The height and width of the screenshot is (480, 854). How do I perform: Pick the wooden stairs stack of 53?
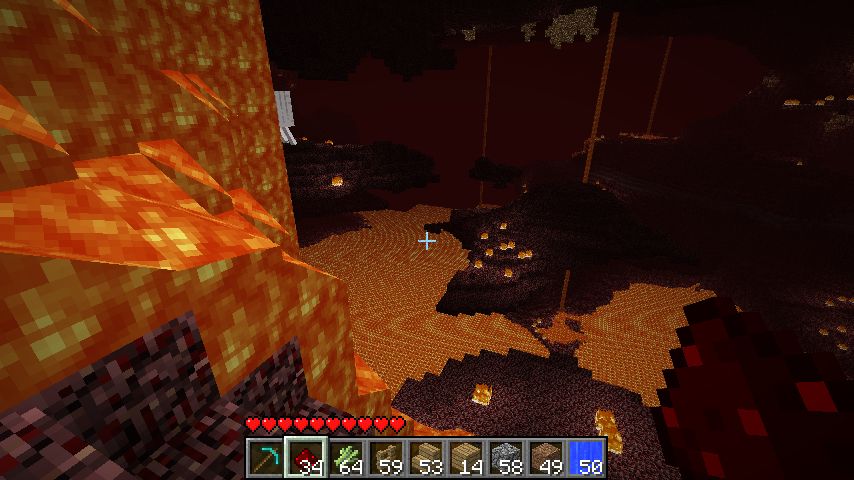tap(426, 457)
